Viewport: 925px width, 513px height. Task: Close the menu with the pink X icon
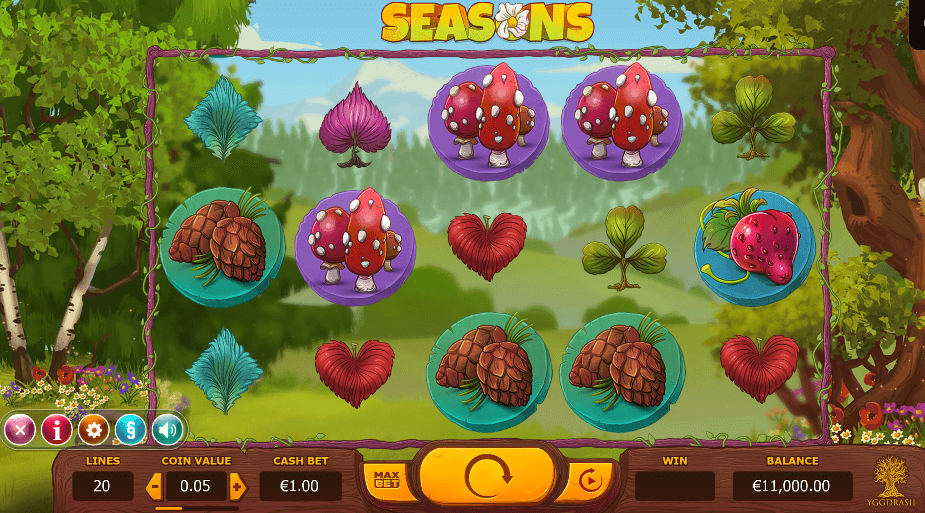click(x=20, y=430)
